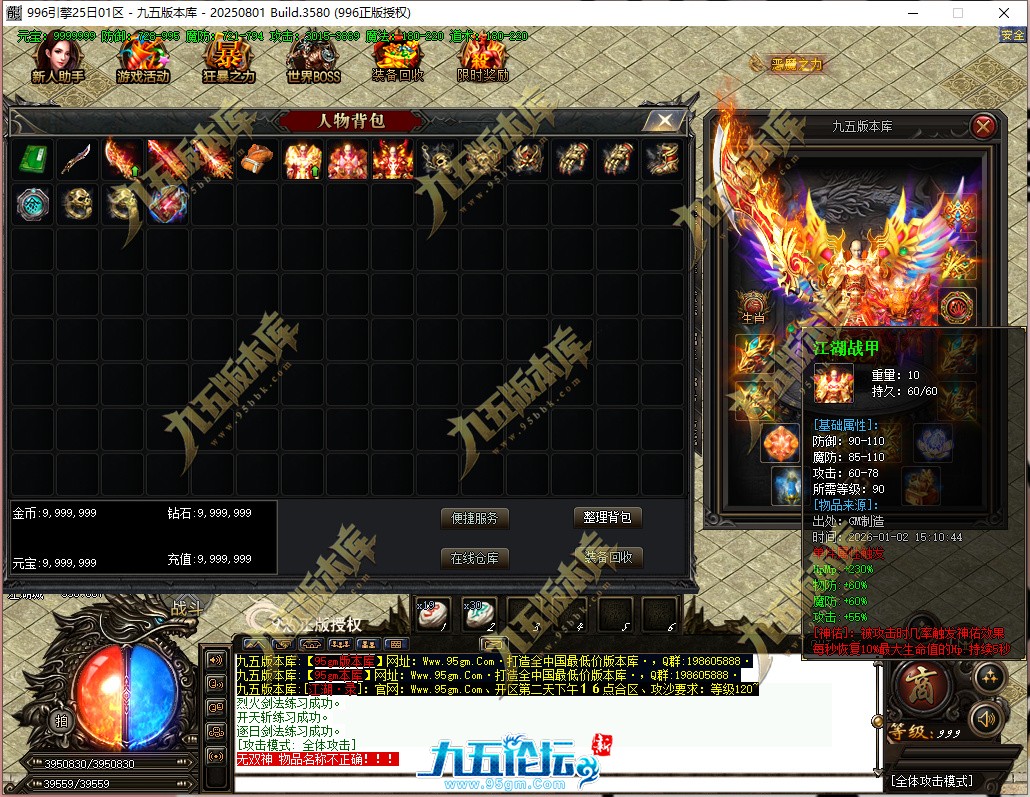Close the 人物背包 inventory window
Image resolution: width=1030 pixels, height=797 pixels.
point(663,121)
